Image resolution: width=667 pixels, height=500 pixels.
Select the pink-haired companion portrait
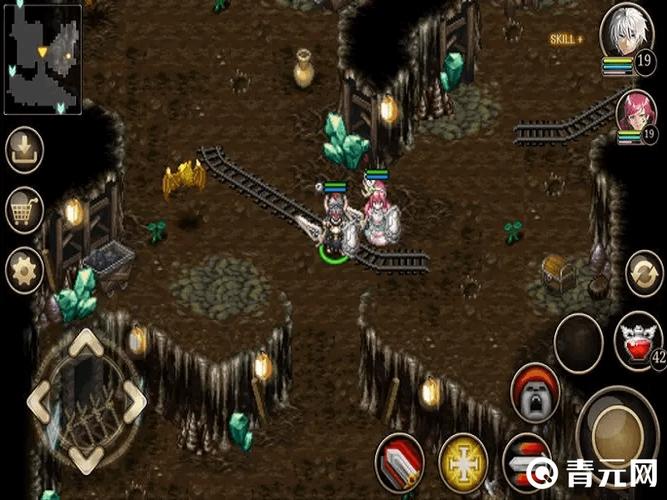(x=636, y=111)
